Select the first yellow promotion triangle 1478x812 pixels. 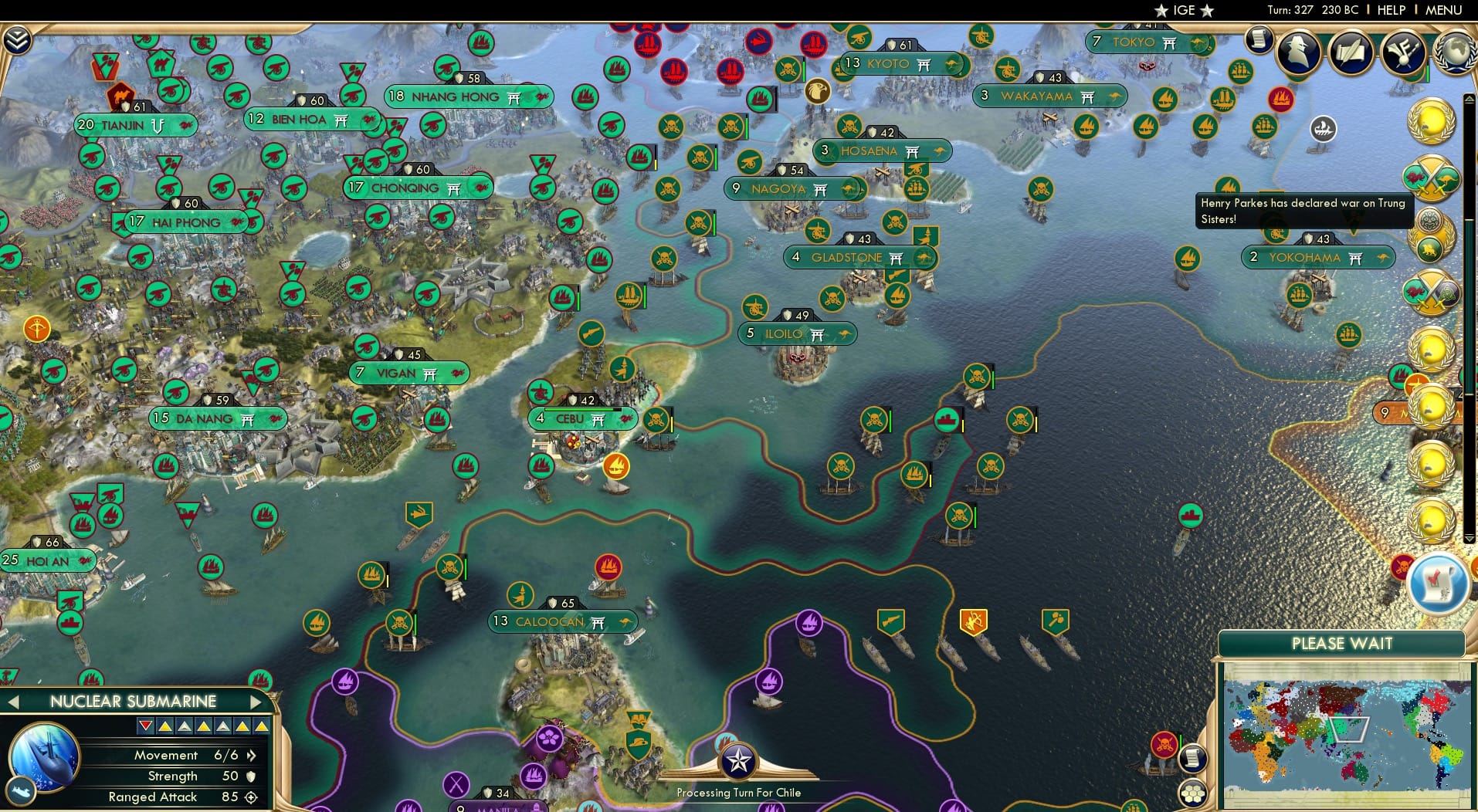165,726
